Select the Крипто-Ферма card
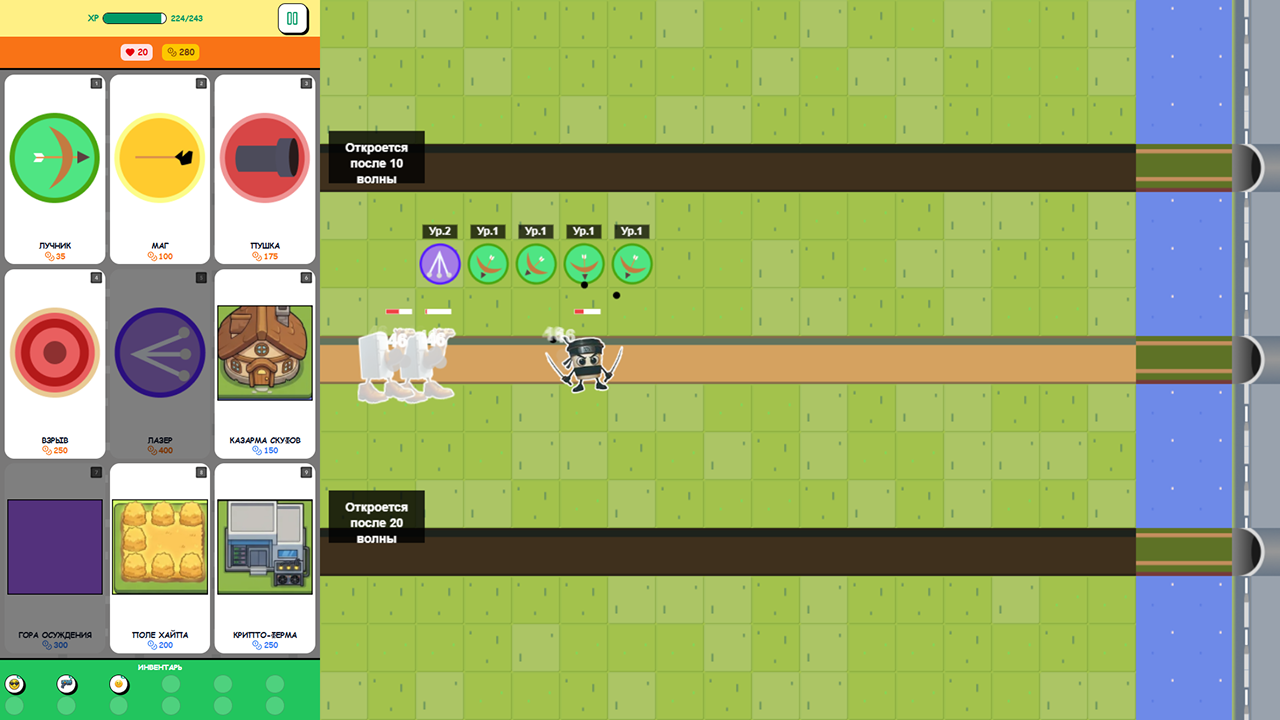The height and width of the screenshot is (720, 1280). coord(264,546)
